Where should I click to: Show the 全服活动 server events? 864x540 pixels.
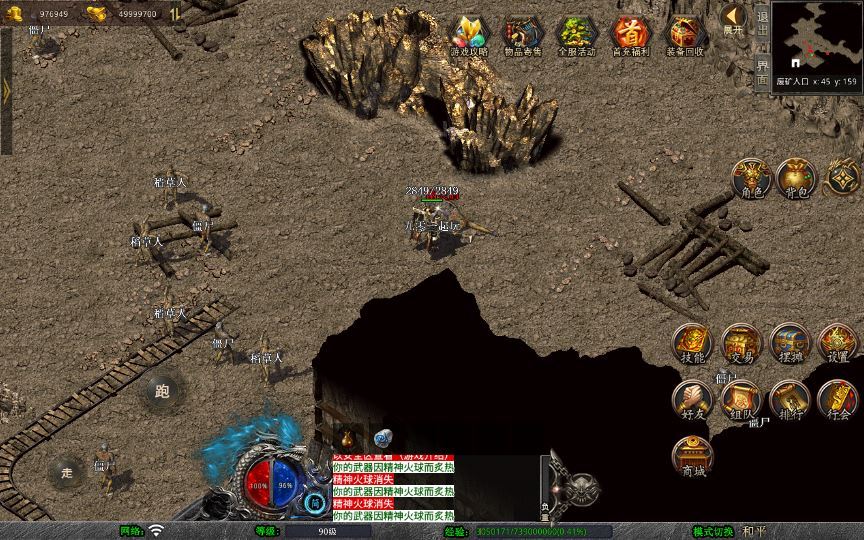point(576,36)
